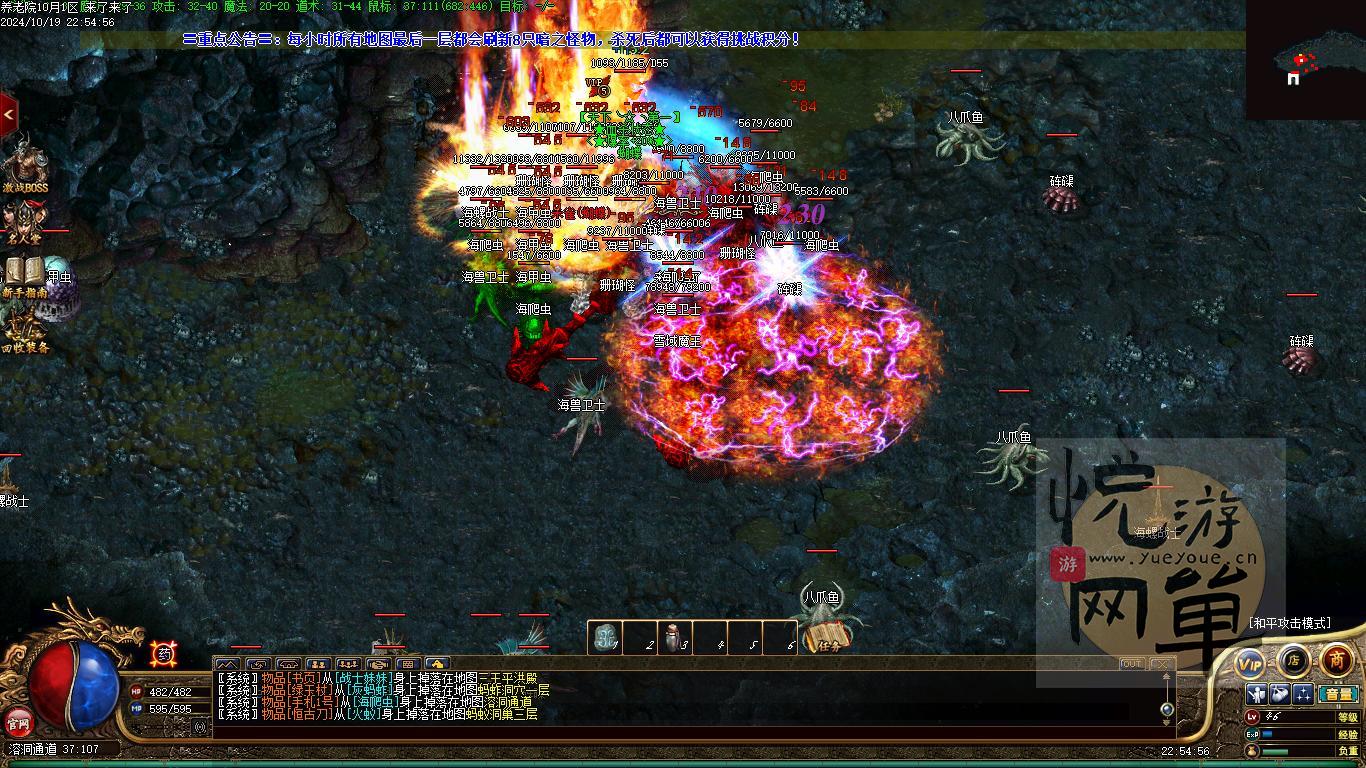Open the VIP panel
Image resolution: width=1366 pixels, height=768 pixels.
pyautogui.click(x=1250, y=663)
